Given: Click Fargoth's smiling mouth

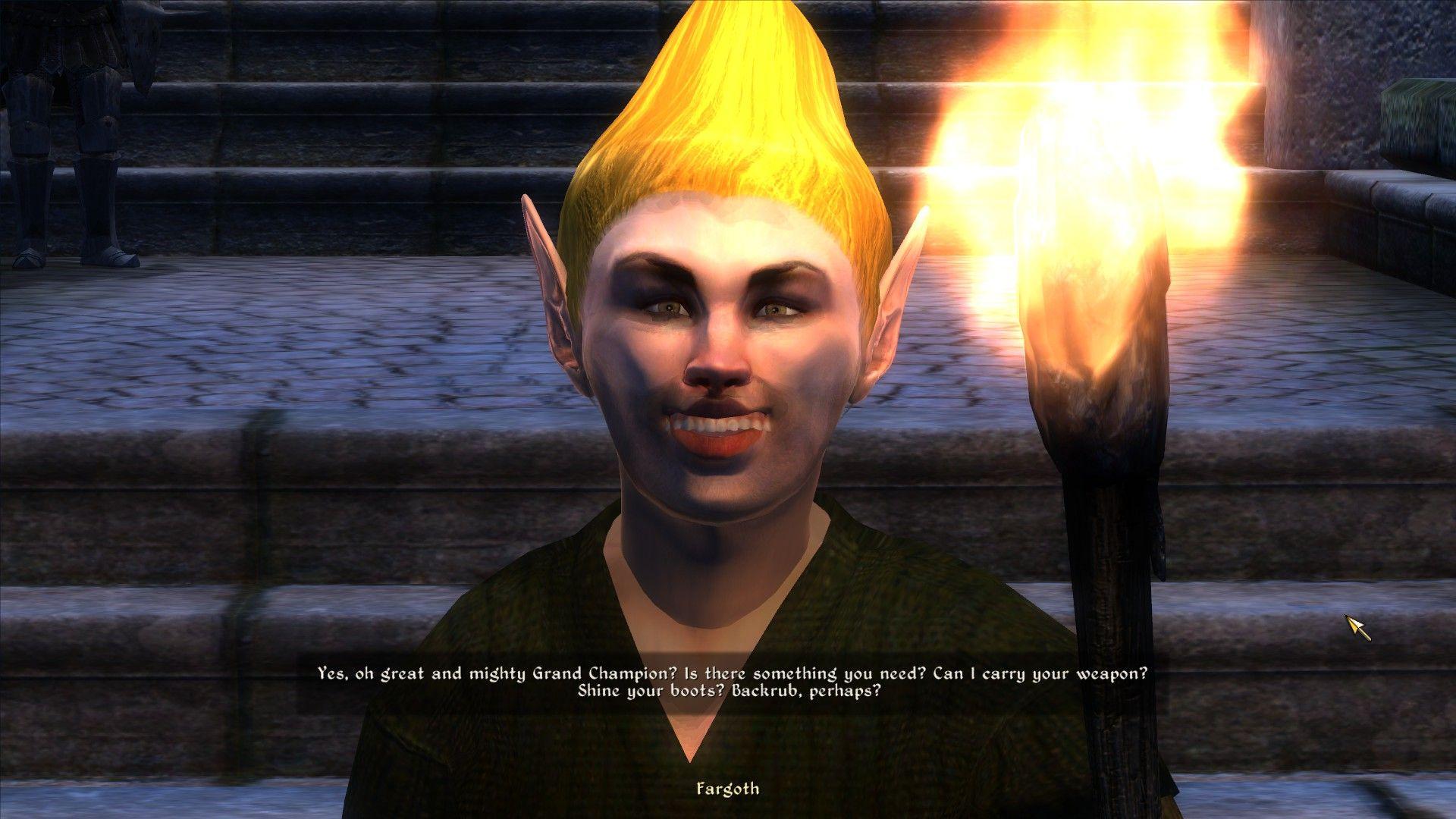Looking at the screenshot, I should (x=720, y=428).
